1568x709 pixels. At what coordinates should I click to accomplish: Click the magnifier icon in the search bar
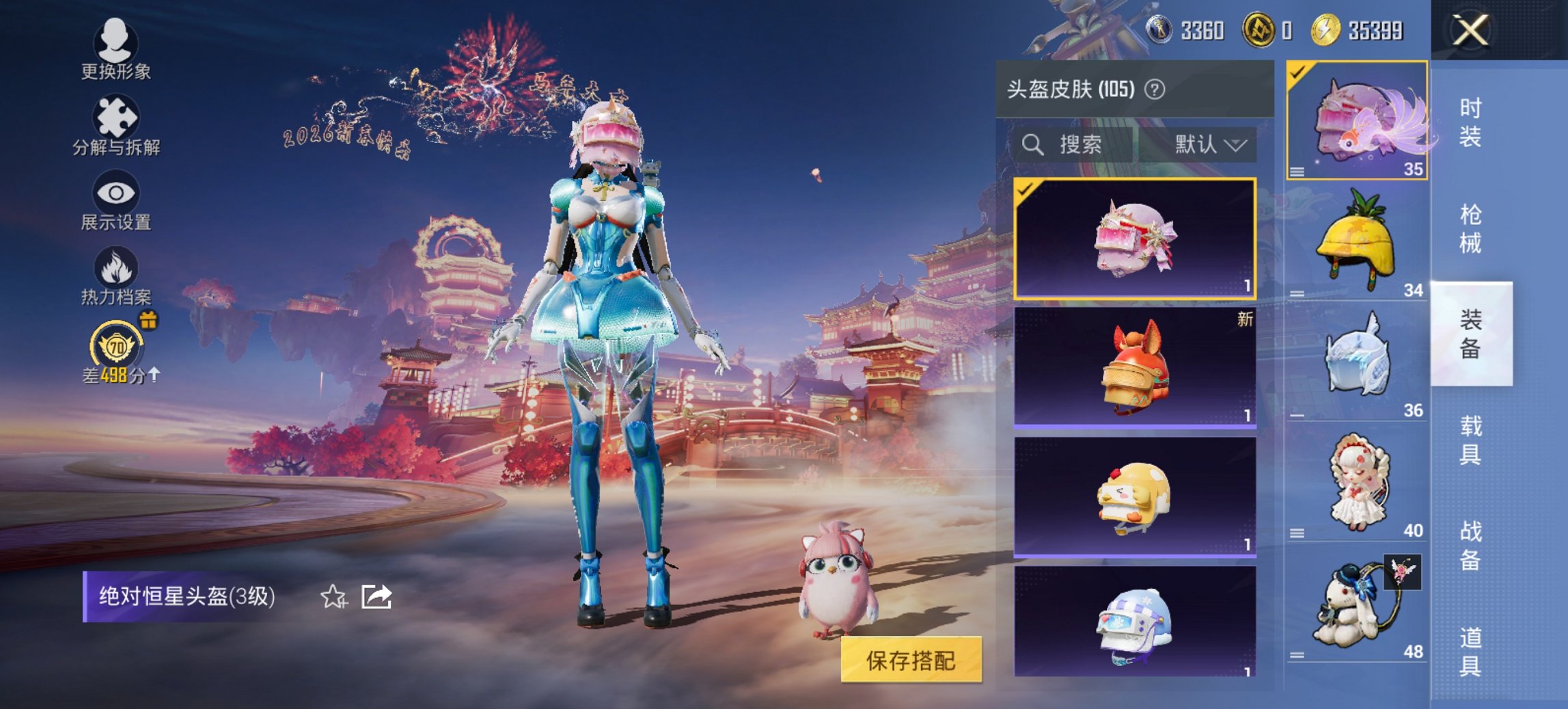click(x=1032, y=145)
